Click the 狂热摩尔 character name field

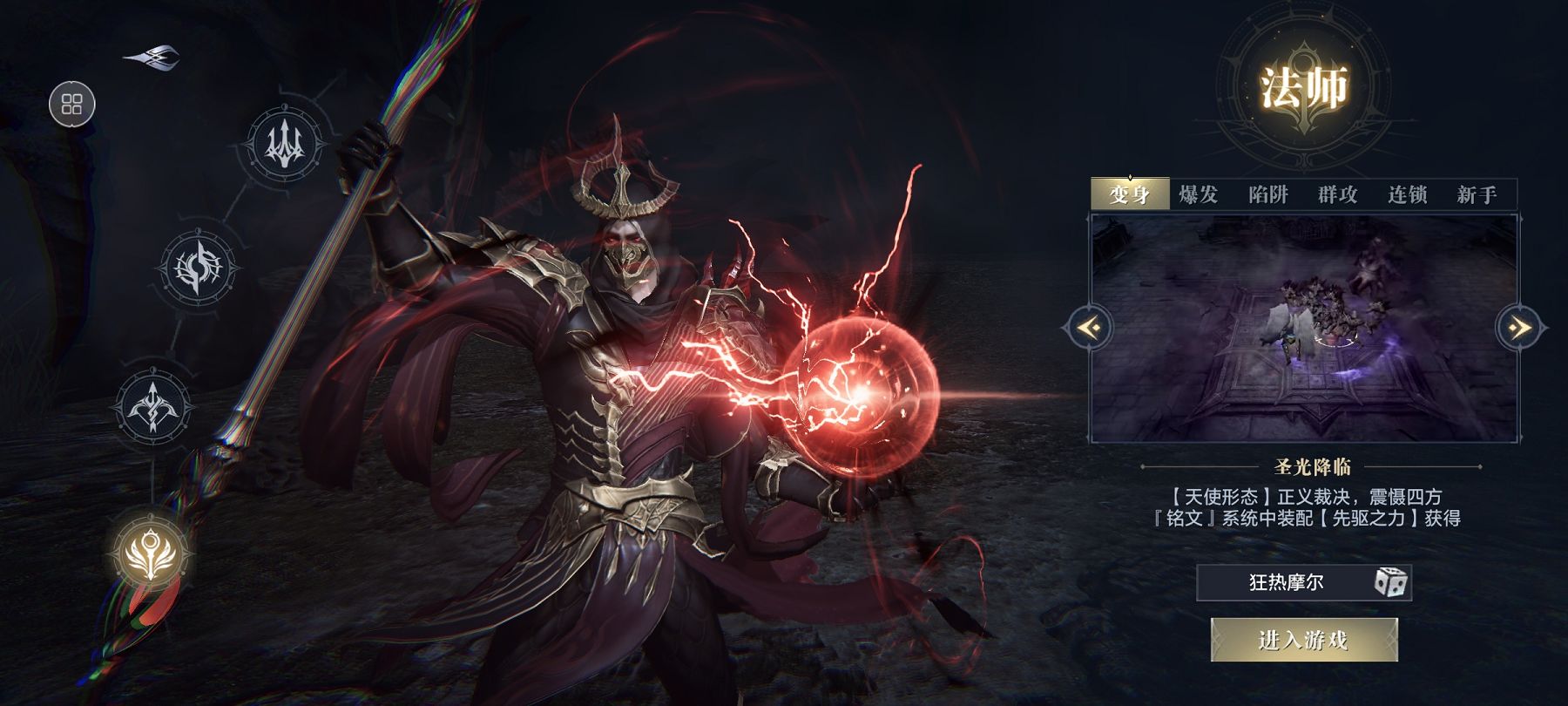(x=1286, y=582)
